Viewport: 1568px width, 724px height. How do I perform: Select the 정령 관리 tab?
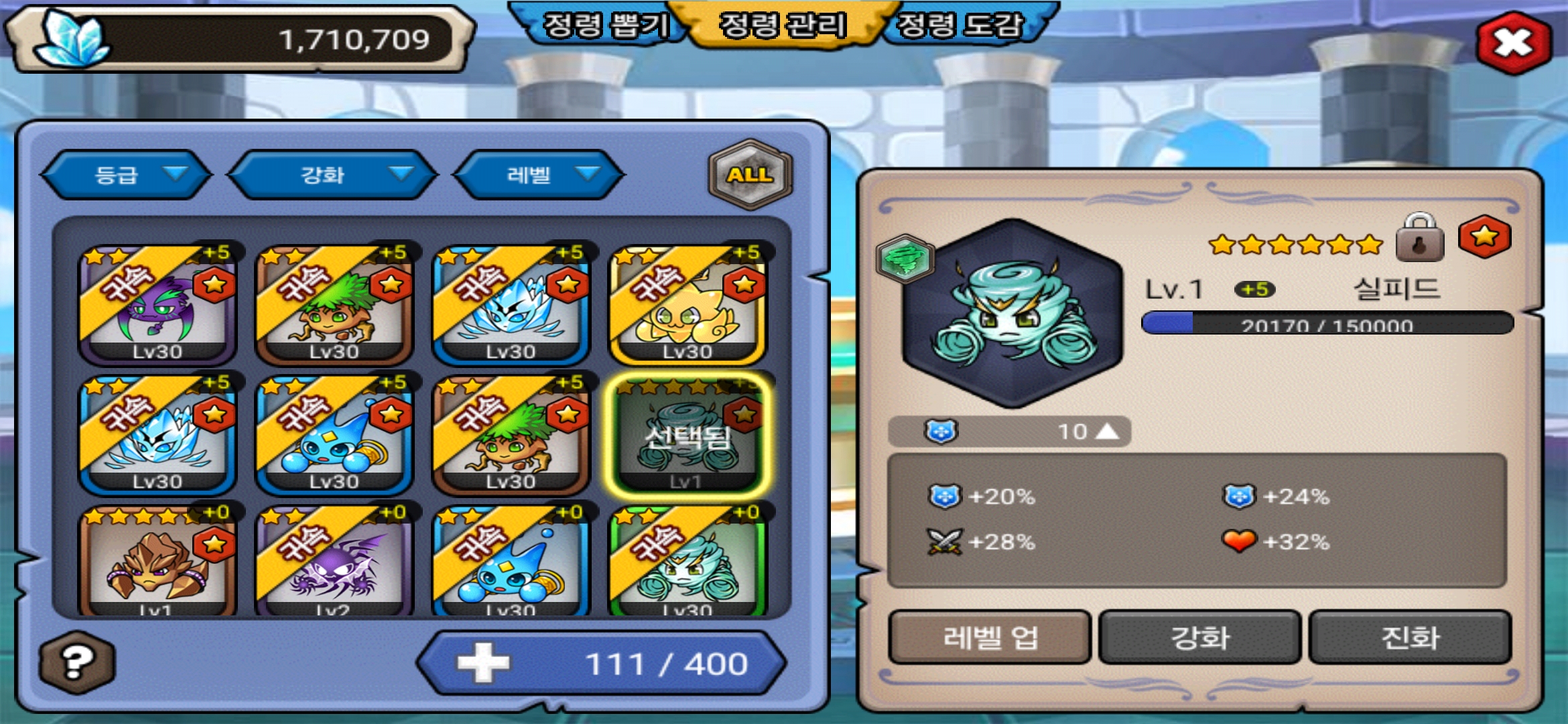pos(782,26)
